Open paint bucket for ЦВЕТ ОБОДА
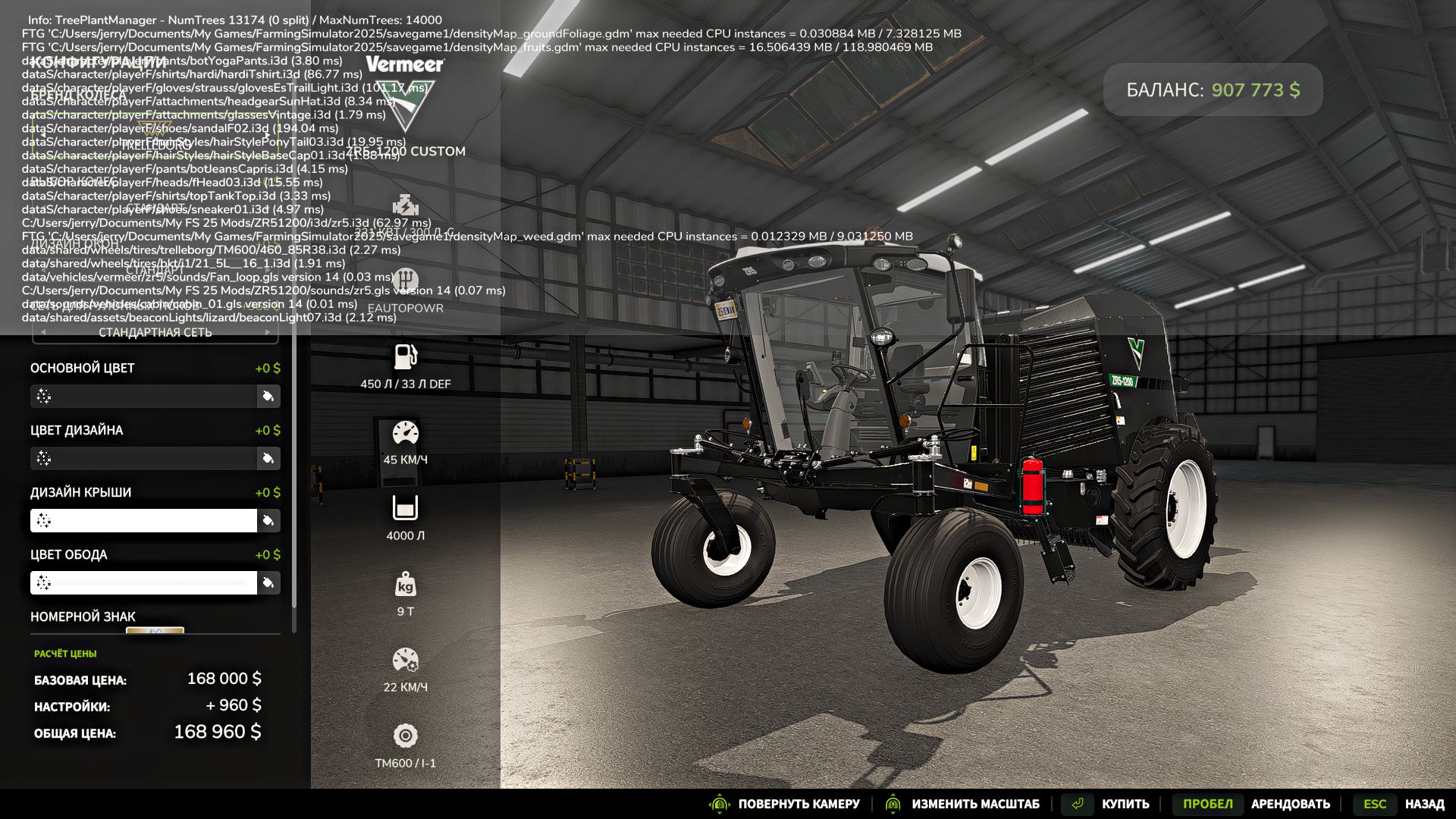The image size is (1456, 819). coord(268,582)
